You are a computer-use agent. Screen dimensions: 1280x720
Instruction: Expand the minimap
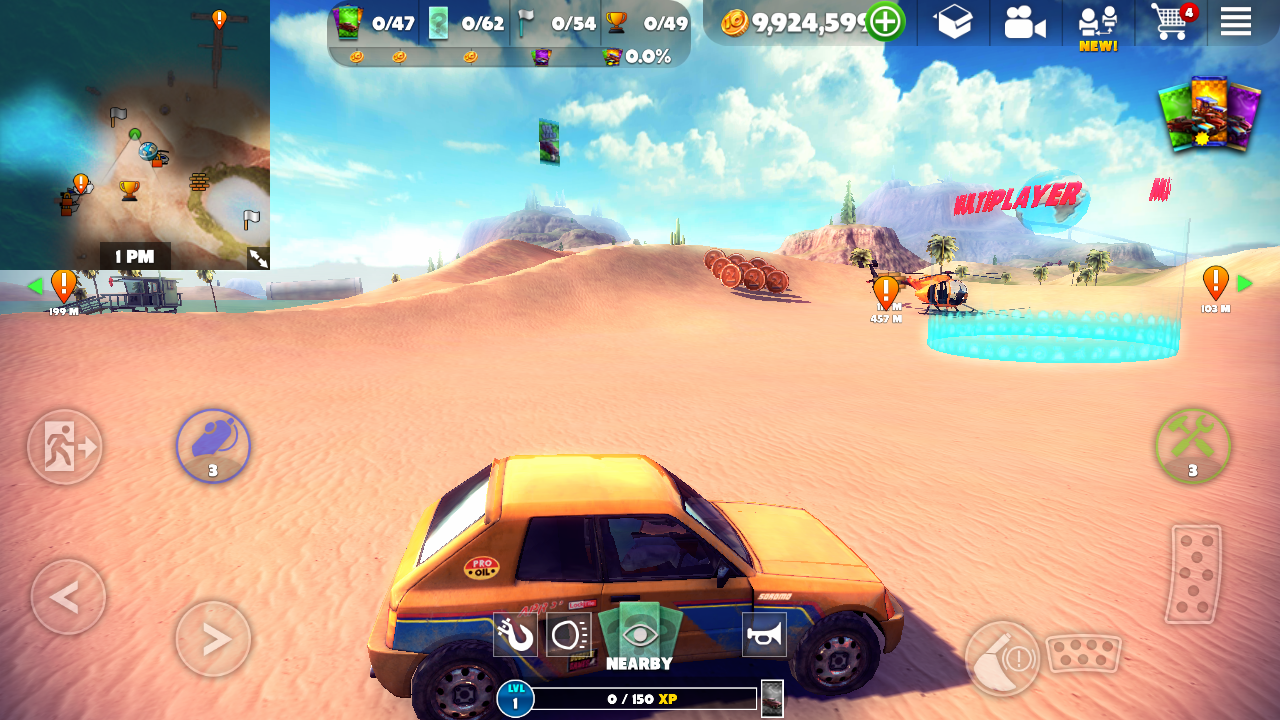click(258, 258)
